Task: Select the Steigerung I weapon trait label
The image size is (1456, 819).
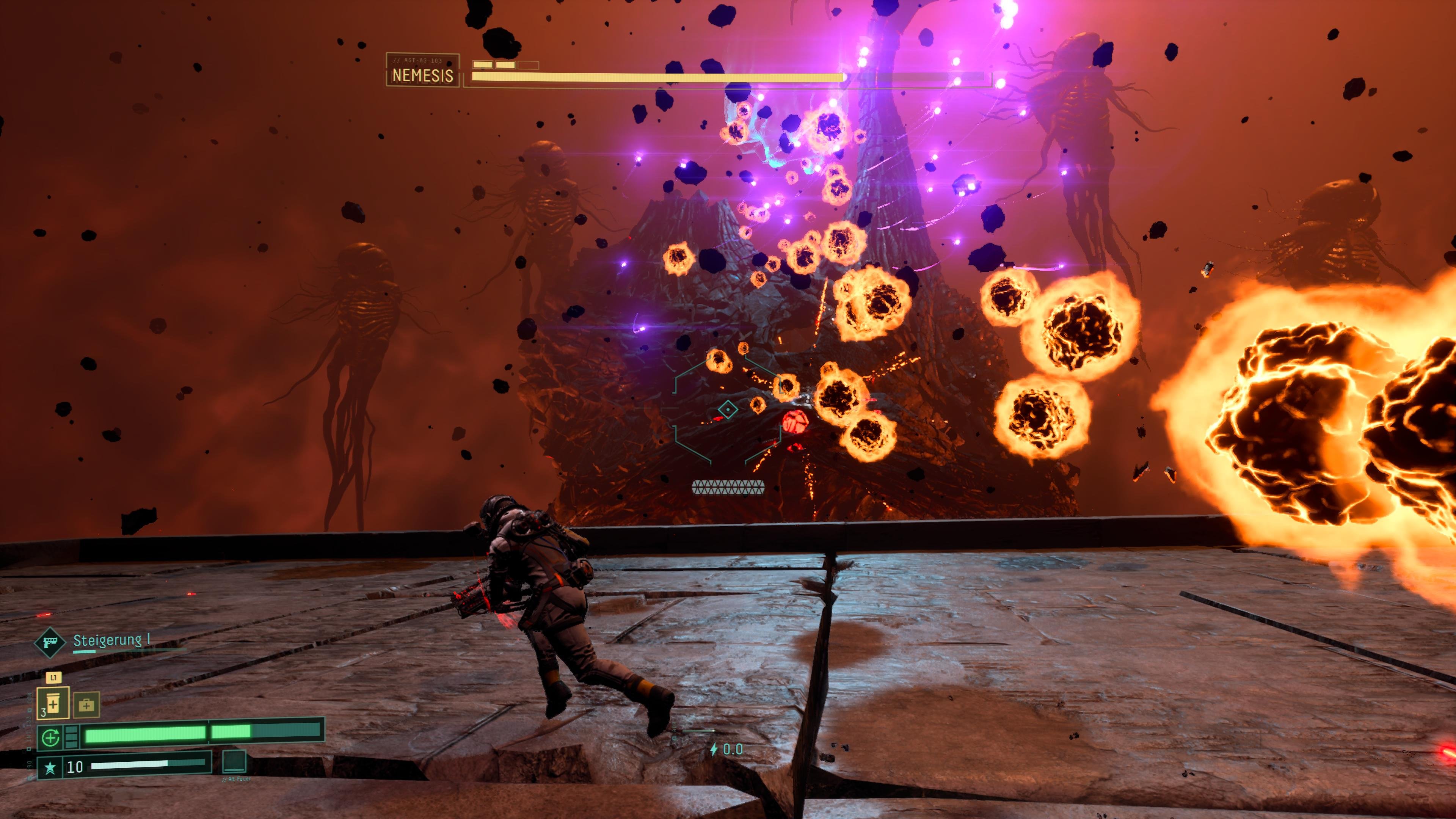Action: pos(111,640)
